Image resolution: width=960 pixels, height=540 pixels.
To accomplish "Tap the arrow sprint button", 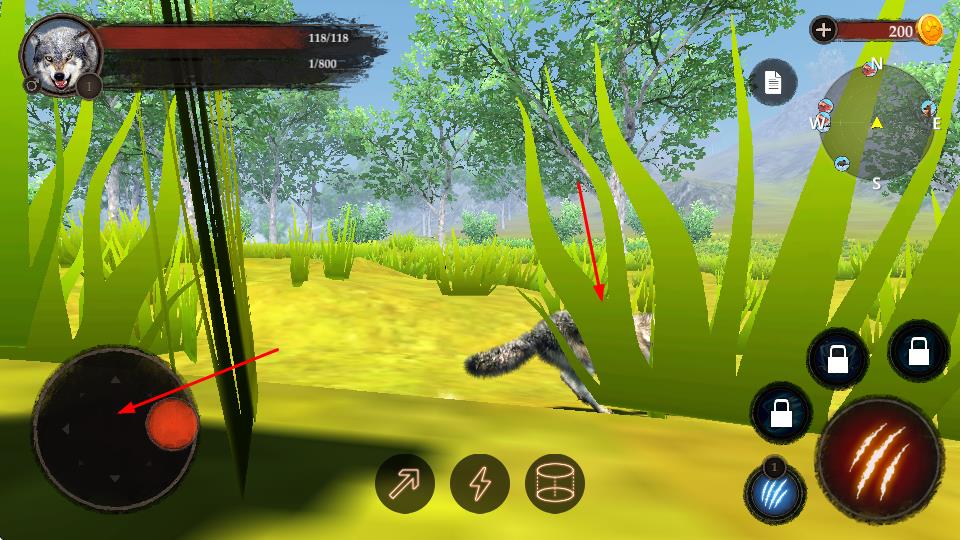I will click(404, 484).
